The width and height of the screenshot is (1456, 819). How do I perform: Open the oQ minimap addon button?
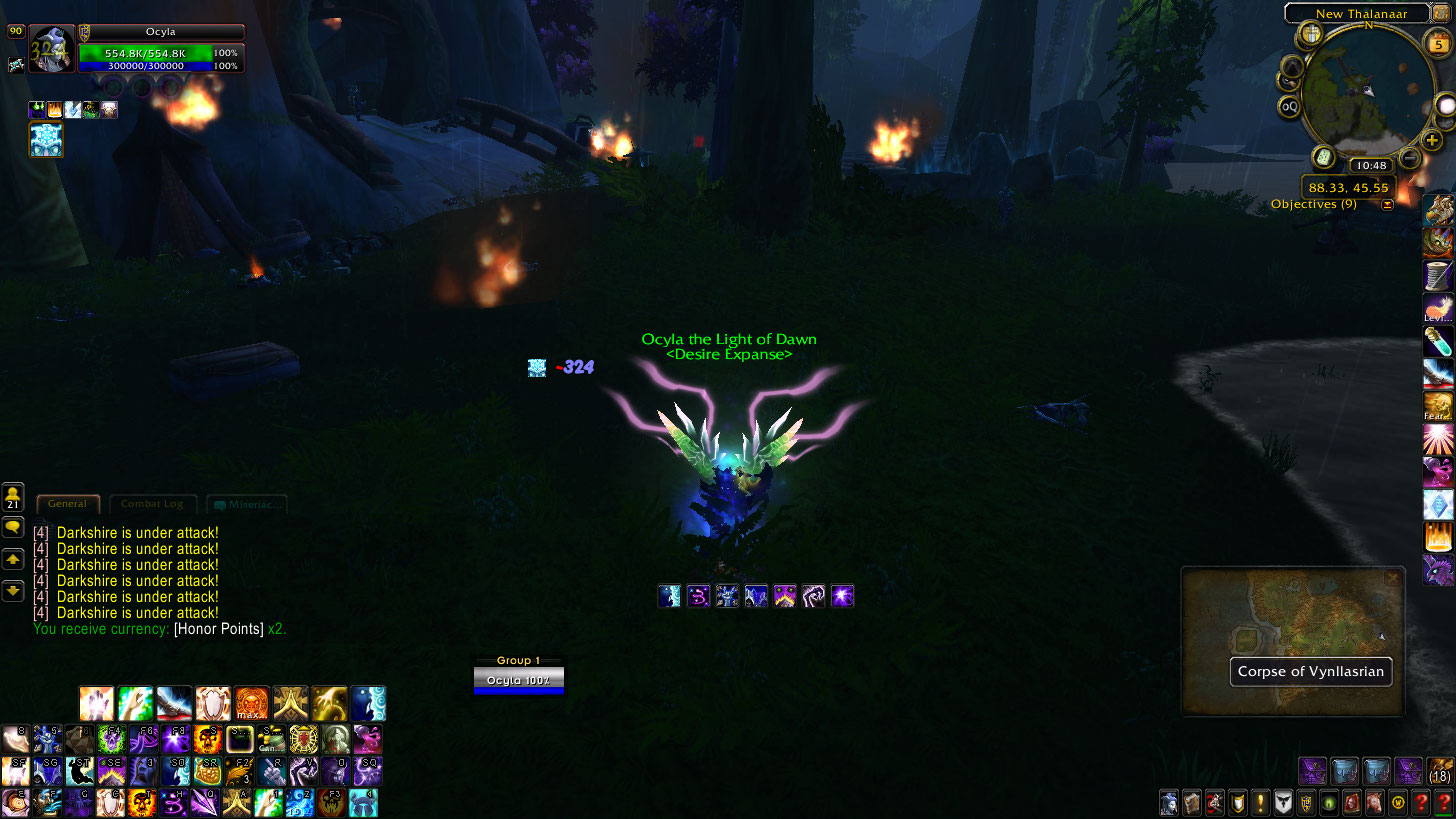click(1290, 107)
